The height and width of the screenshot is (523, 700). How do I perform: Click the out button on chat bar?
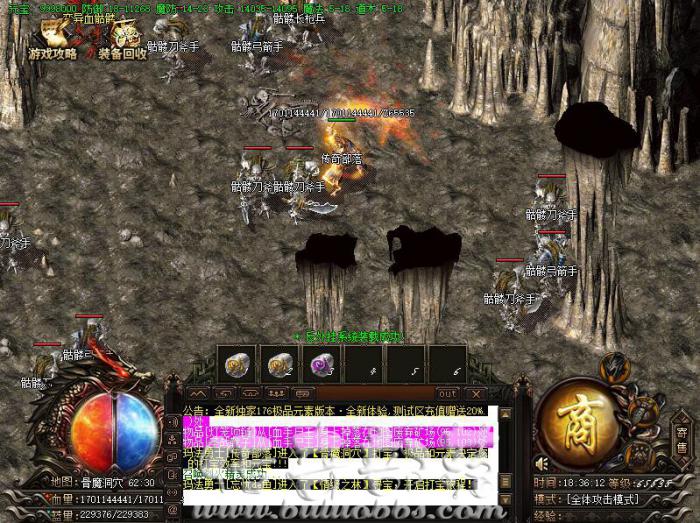click(448, 393)
